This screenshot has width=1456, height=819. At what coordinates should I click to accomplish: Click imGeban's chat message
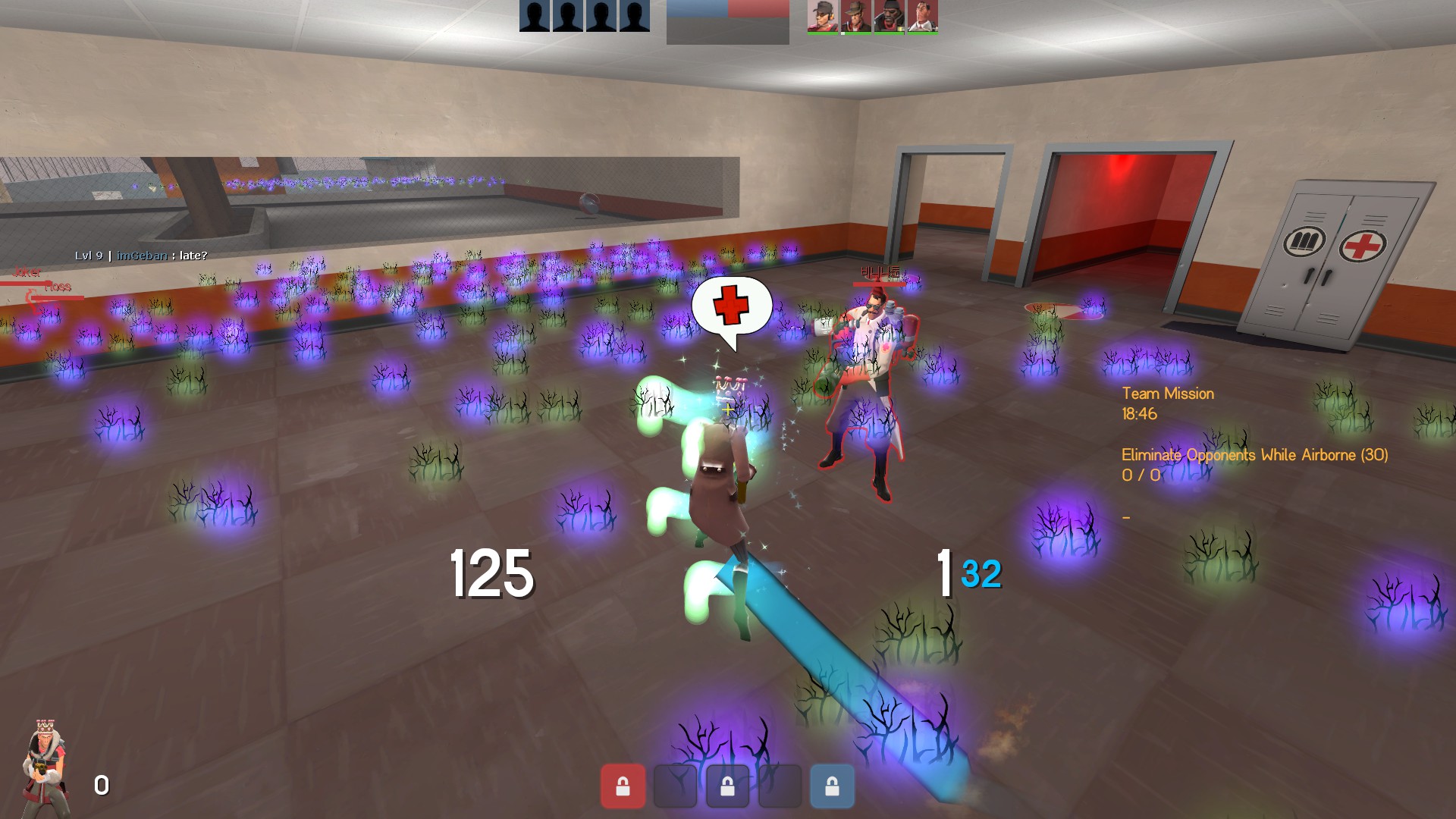click(x=141, y=256)
